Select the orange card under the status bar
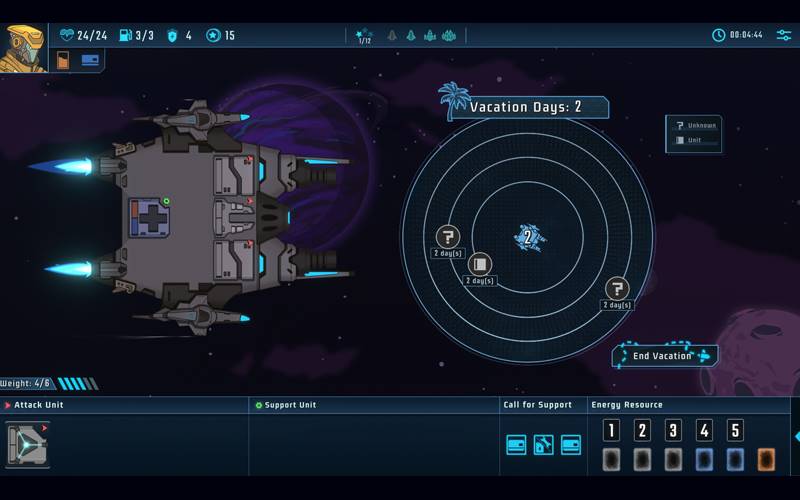This screenshot has width=800, height=500. (x=63, y=60)
